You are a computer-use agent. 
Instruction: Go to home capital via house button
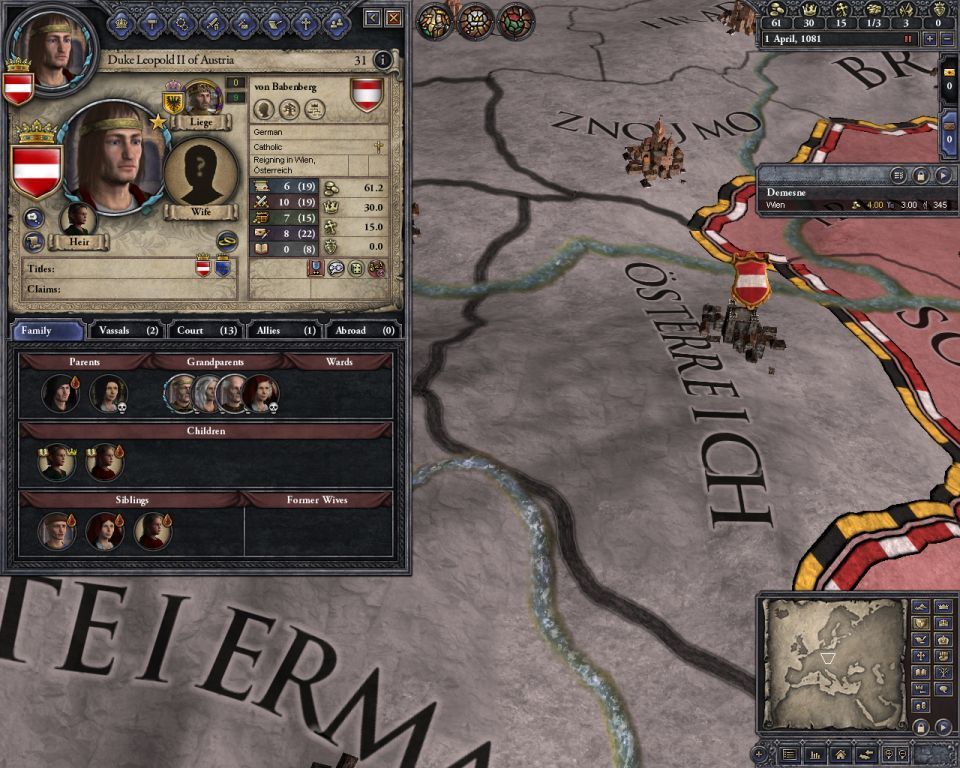pos(840,754)
